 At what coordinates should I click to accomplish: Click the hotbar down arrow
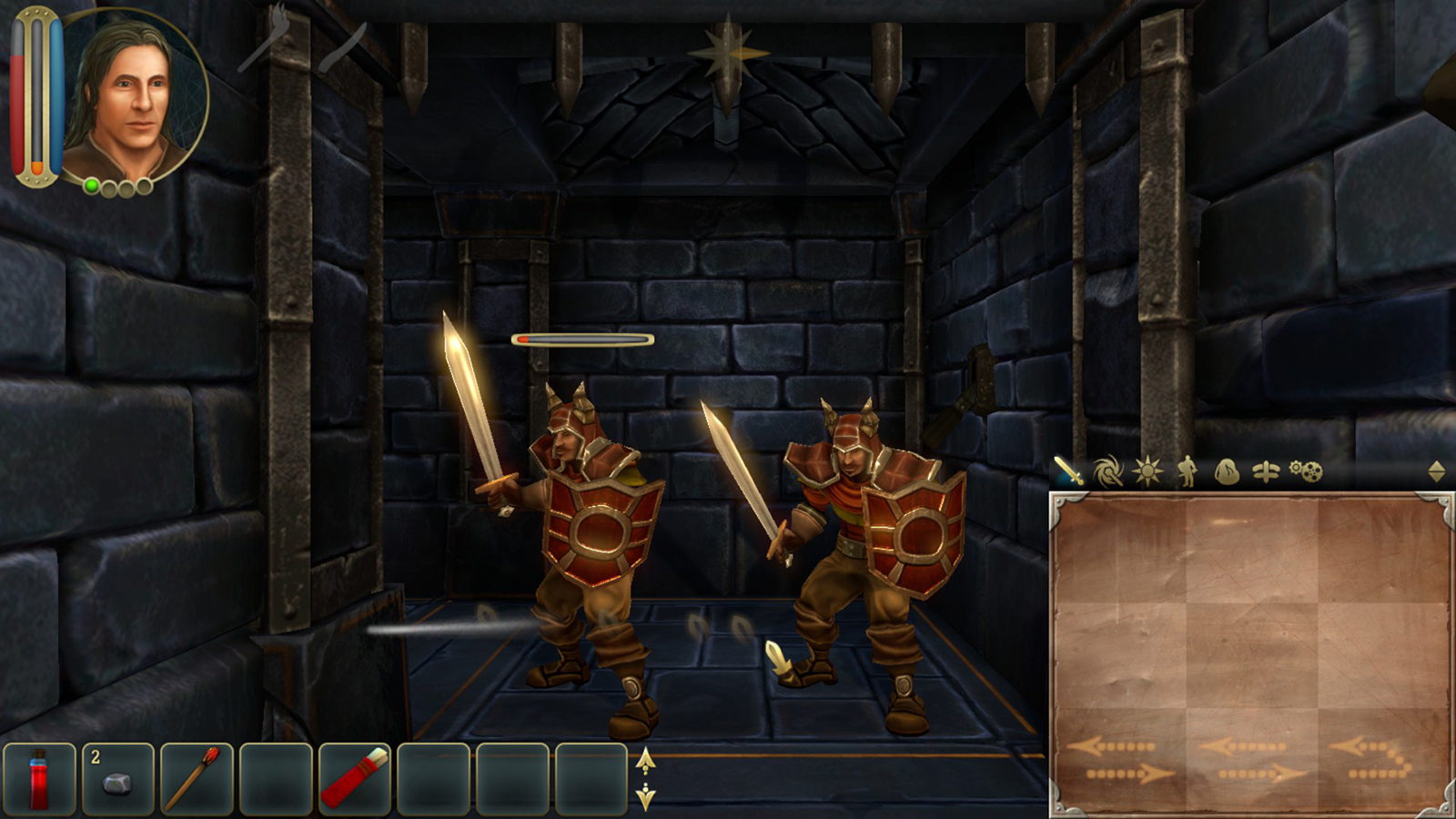(645, 797)
